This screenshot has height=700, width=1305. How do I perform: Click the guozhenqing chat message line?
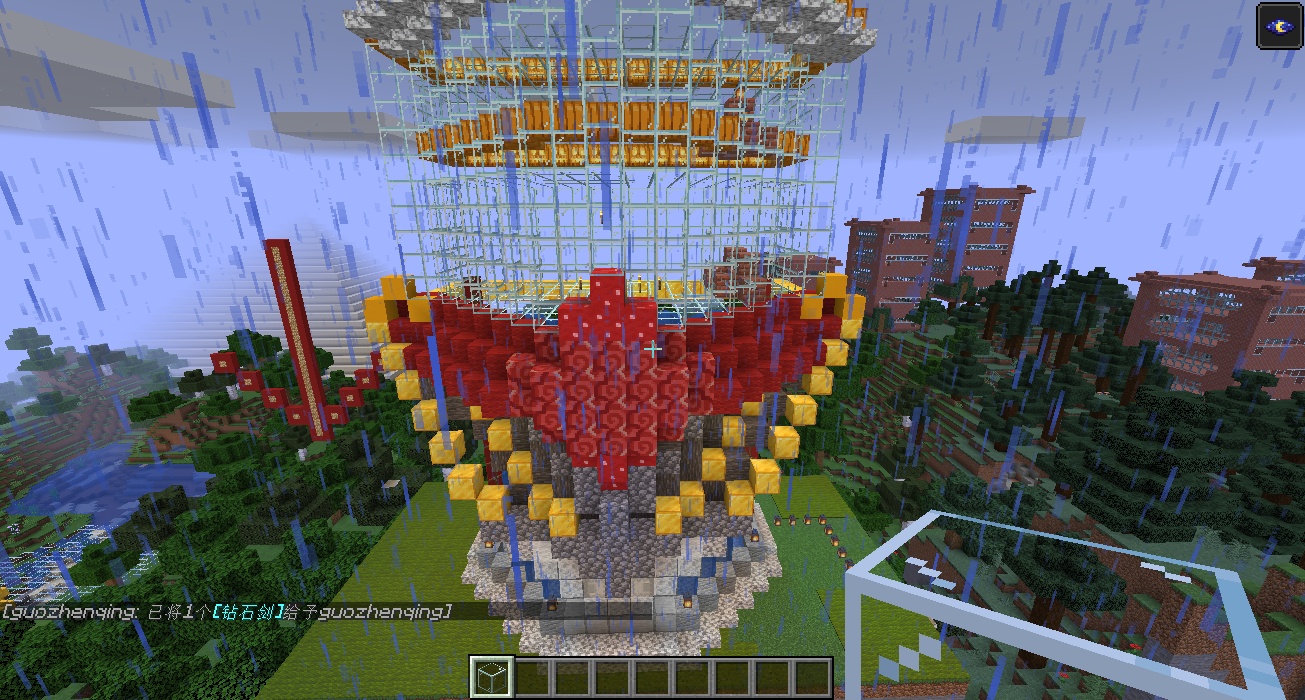click(x=226, y=610)
